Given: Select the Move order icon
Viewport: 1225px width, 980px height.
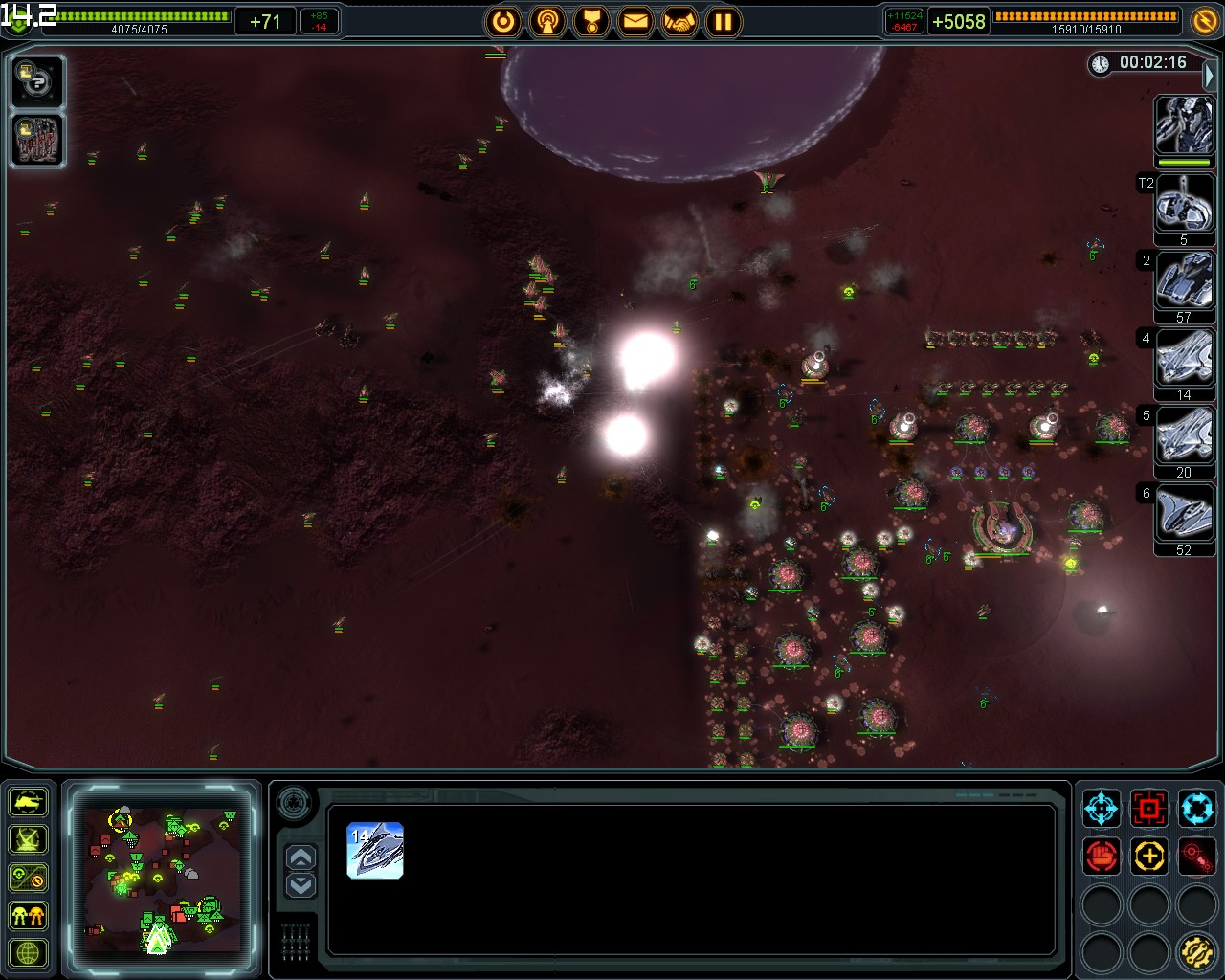Looking at the screenshot, I should click(1101, 809).
